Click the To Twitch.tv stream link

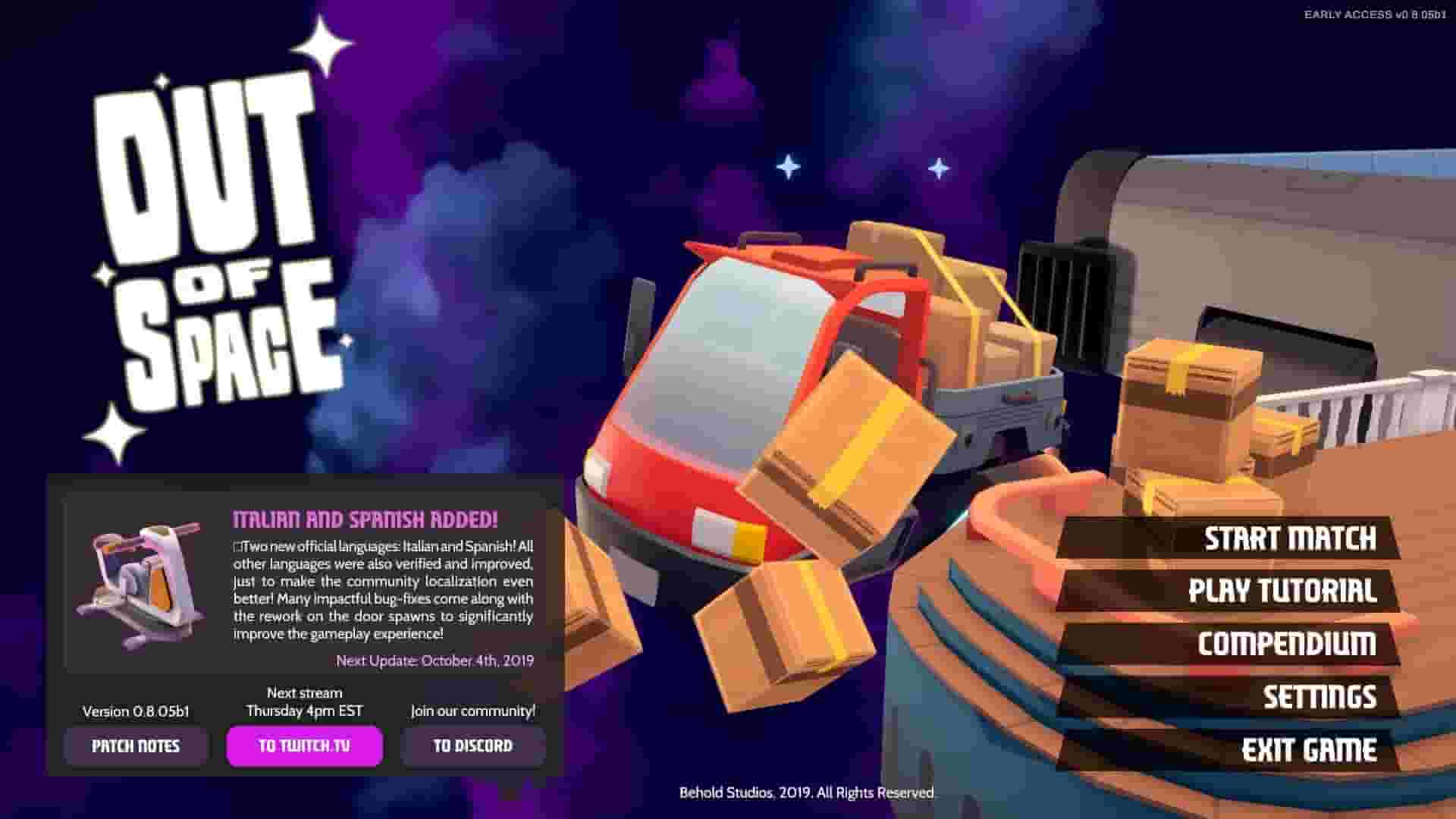coord(303,745)
